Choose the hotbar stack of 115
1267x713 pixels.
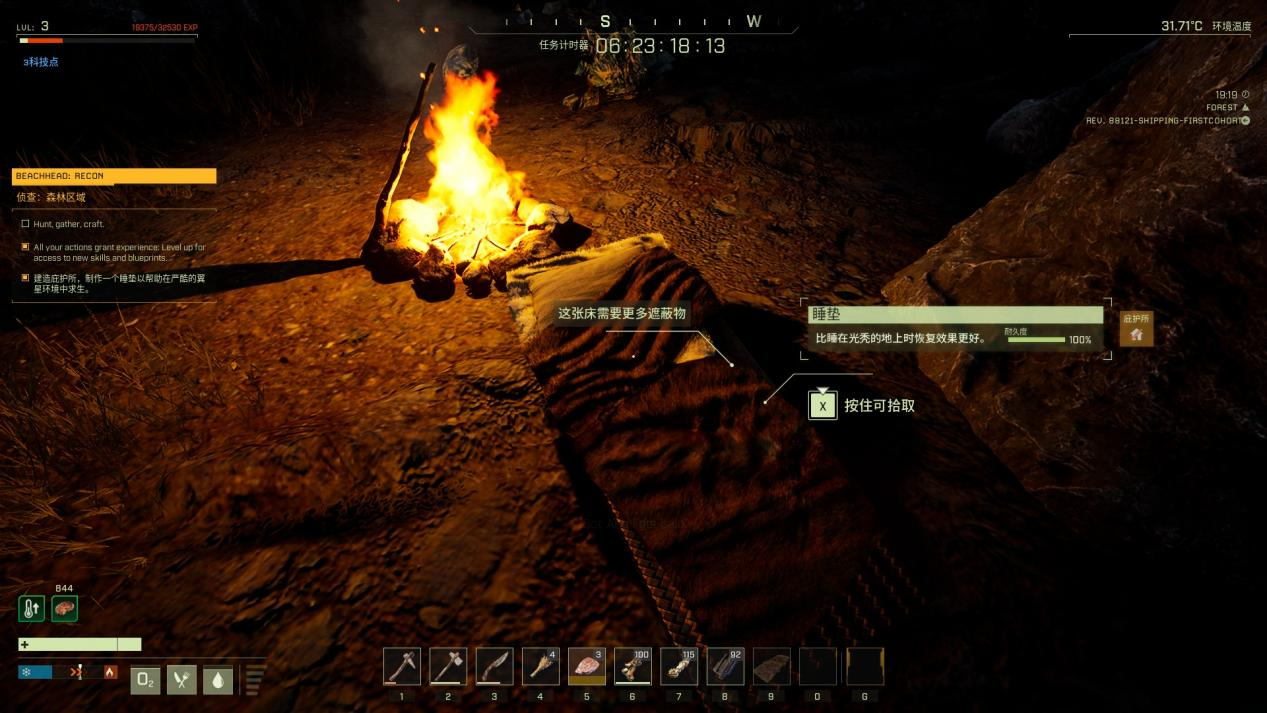pyautogui.click(x=679, y=666)
